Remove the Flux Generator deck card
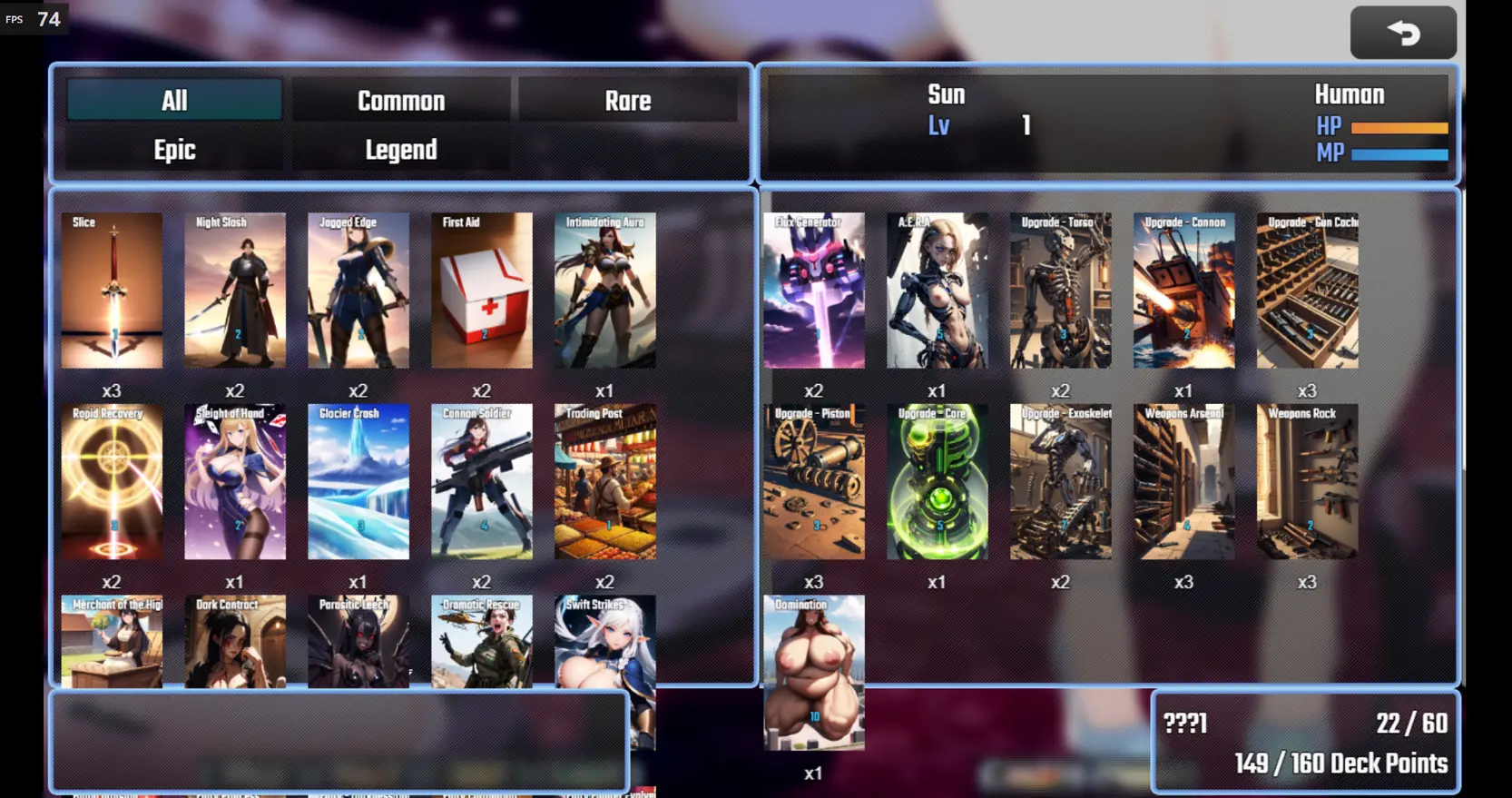This screenshot has height=798, width=1512. (x=814, y=291)
